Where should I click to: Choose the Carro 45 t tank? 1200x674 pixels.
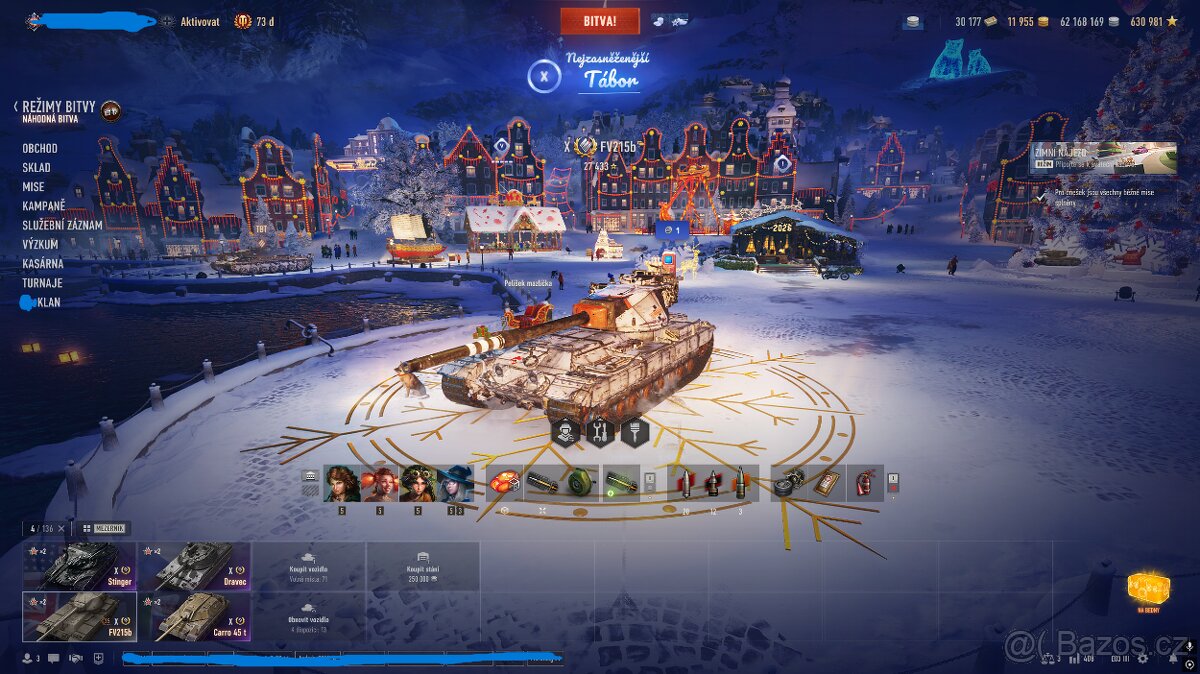click(x=194, y=616)
